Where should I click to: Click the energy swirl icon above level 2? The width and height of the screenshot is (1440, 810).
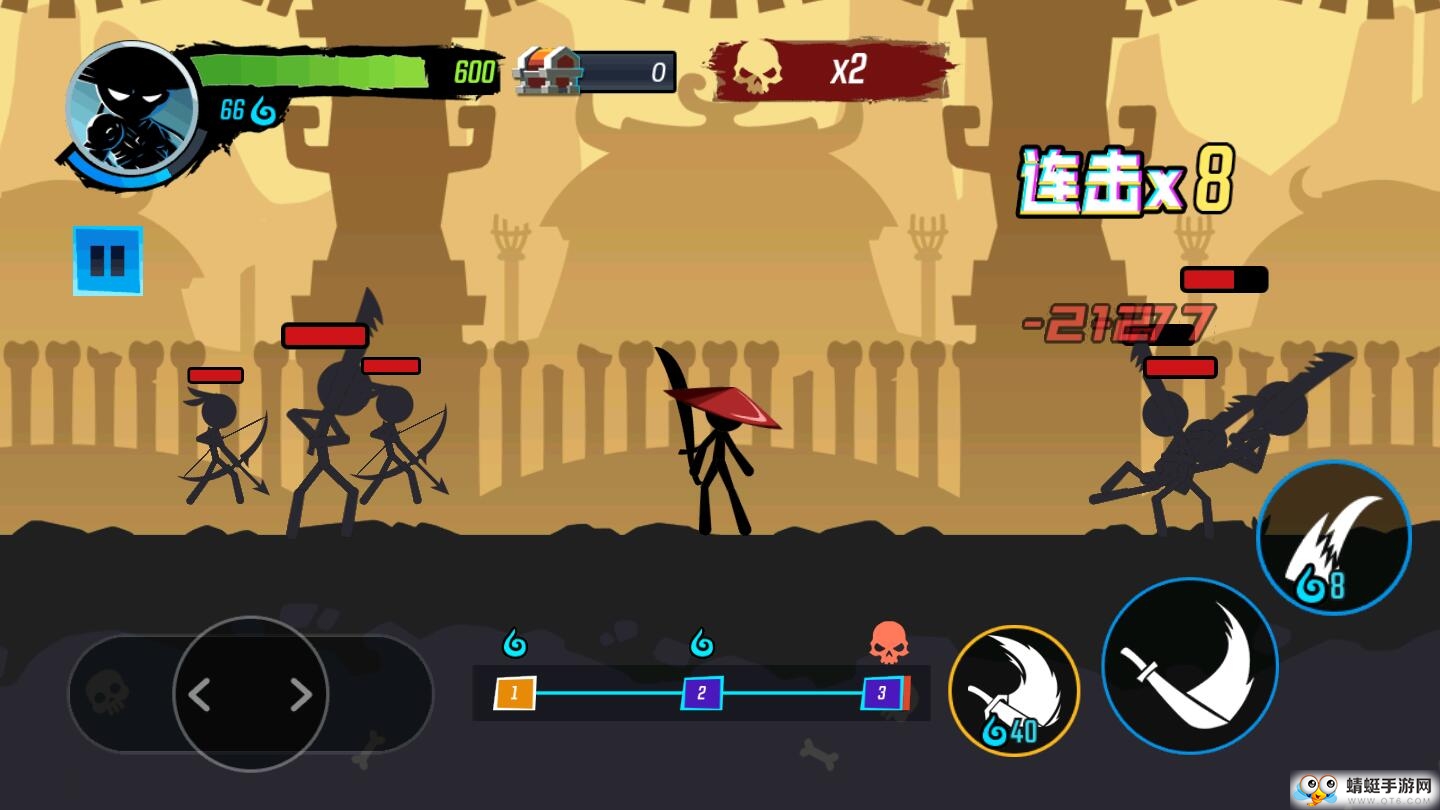click(x=700, y=643)
